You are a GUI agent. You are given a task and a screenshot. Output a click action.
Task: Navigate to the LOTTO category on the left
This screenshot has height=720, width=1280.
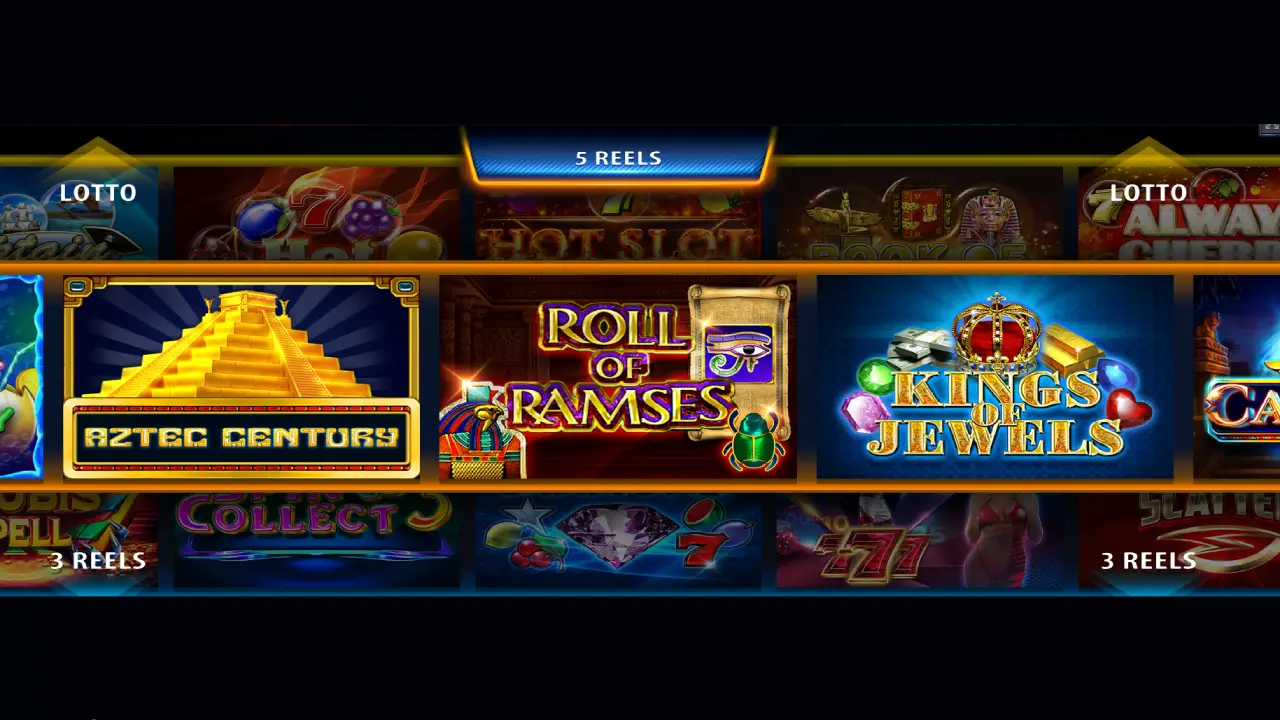coord(97,193)
